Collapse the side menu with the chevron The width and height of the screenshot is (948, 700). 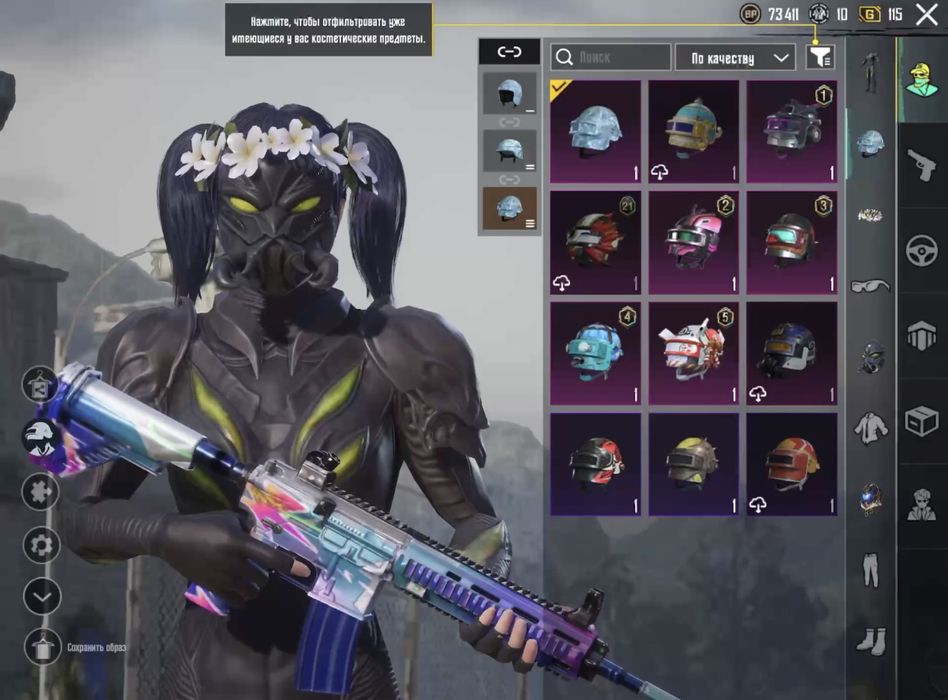coord(42,597)
